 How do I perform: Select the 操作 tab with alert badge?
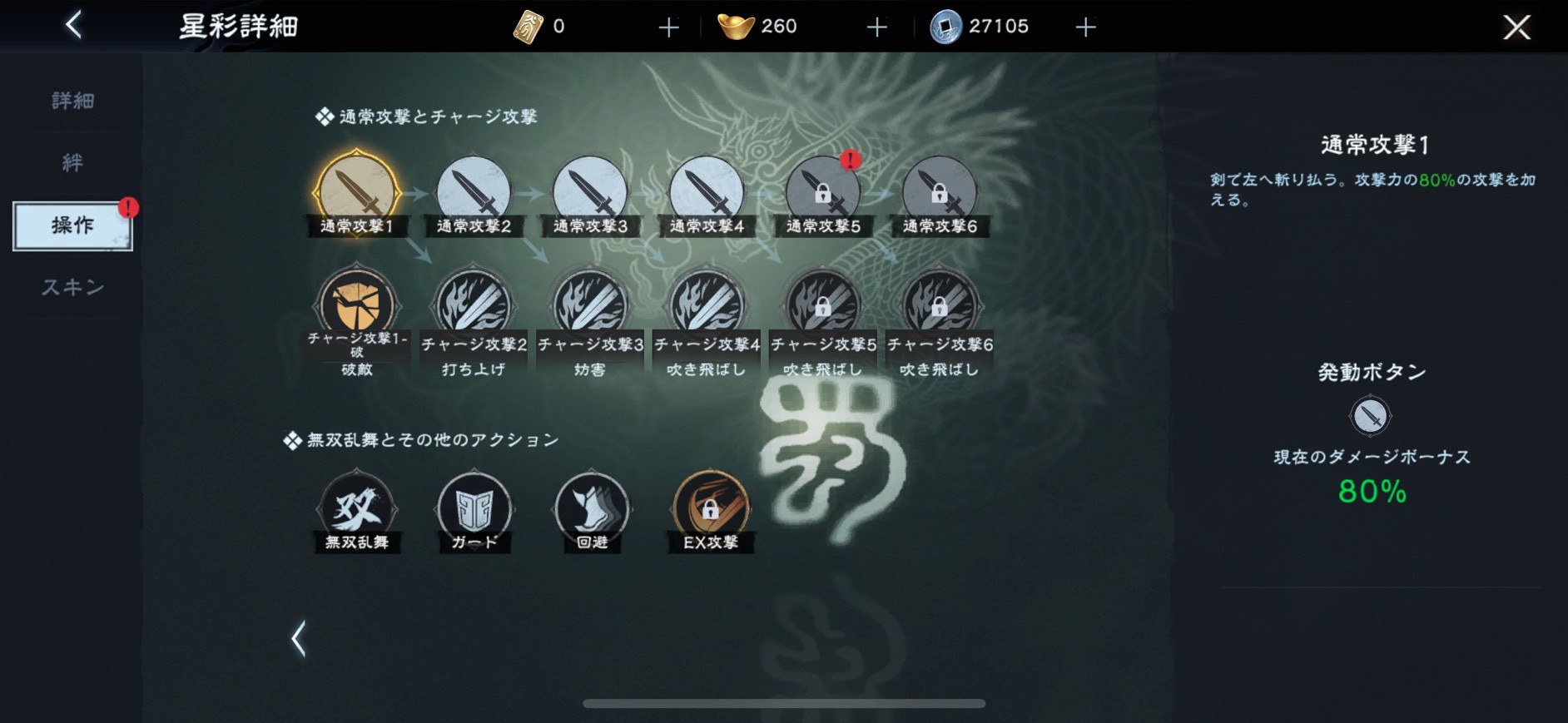tap(72, 224)
